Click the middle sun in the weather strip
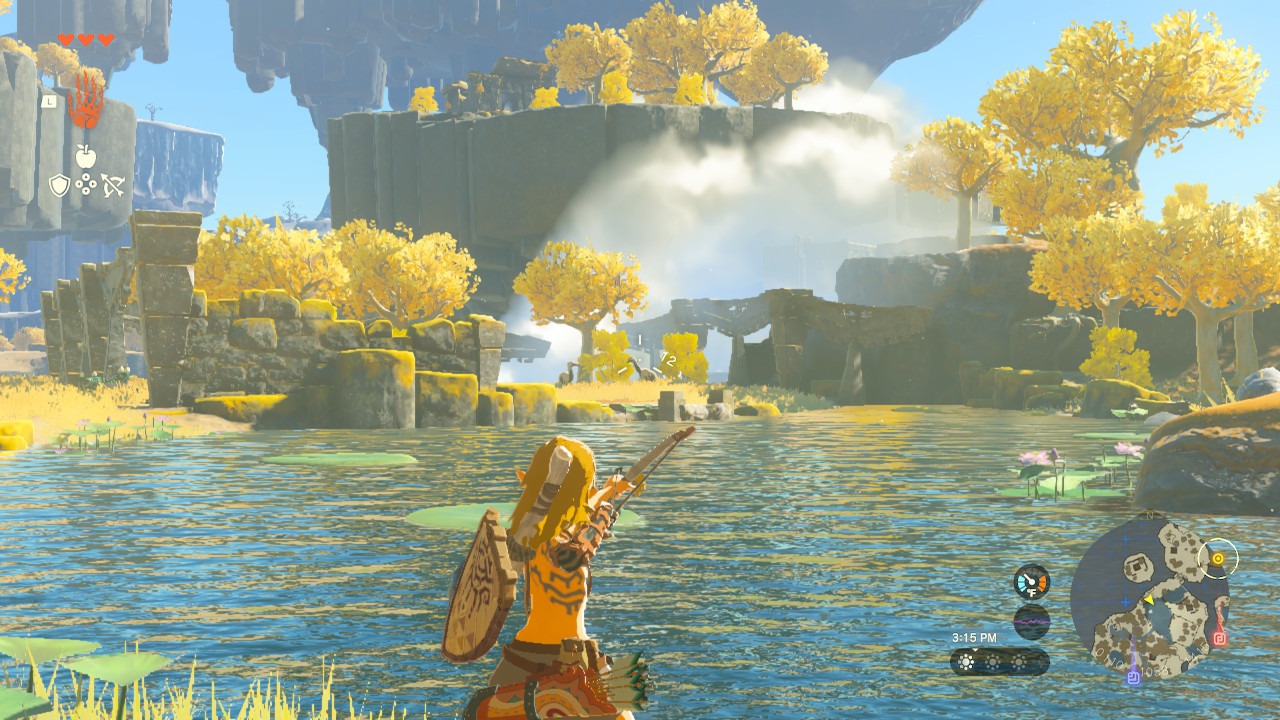 point(993,661)
